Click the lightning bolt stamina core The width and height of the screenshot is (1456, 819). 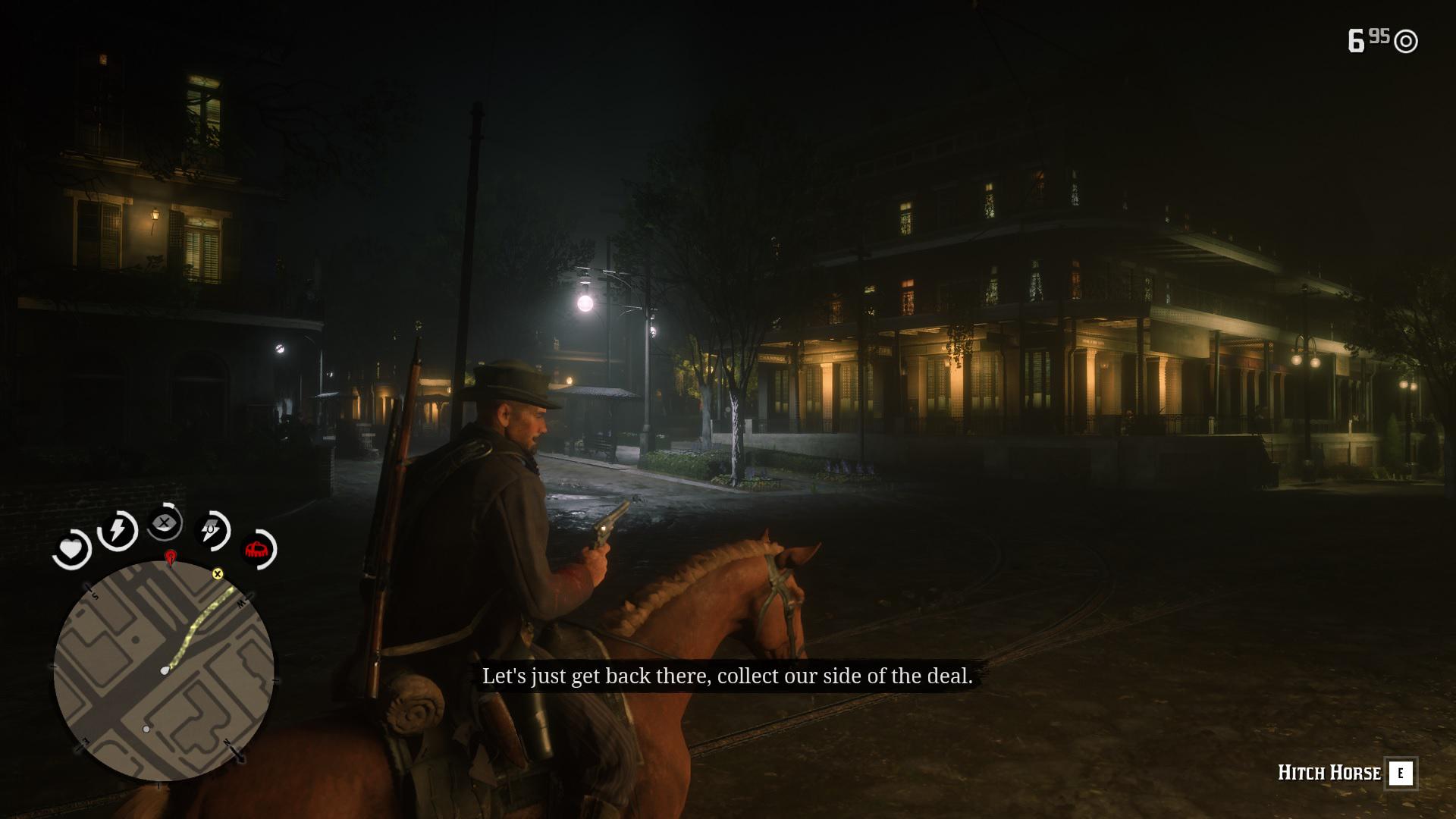coord(118,530)
